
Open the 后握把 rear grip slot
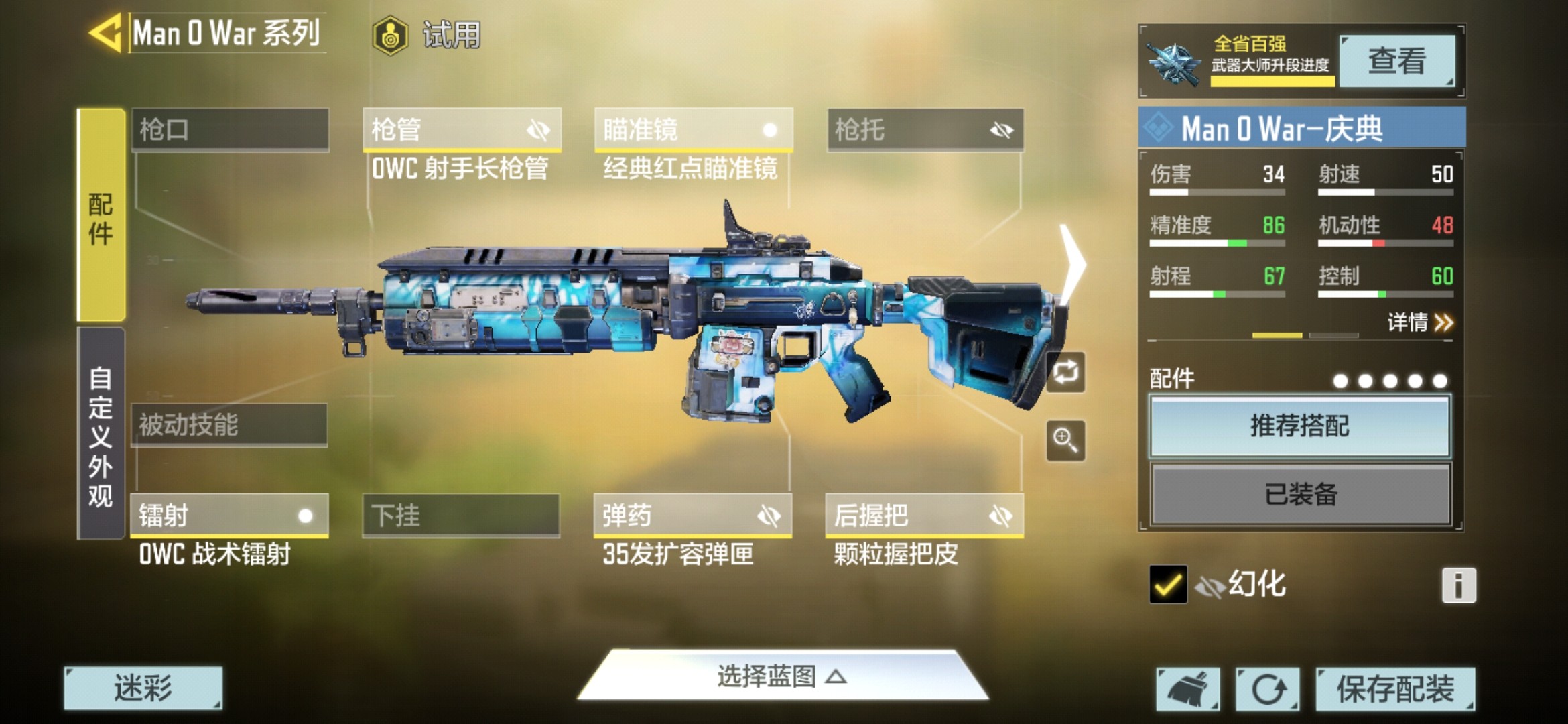click(x=924, y=516)
